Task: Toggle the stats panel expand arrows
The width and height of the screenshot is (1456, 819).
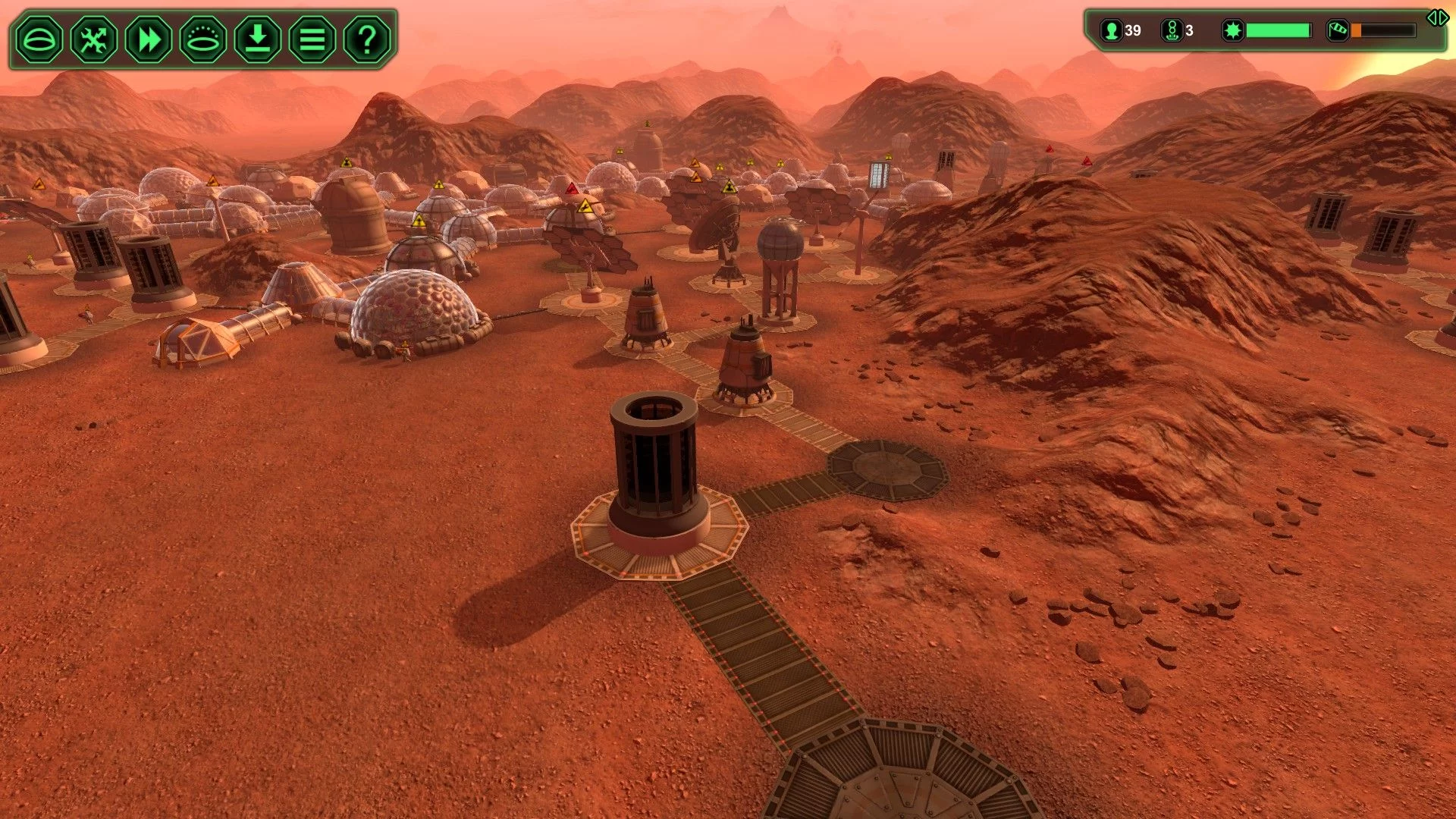Action: point(1437,17)
